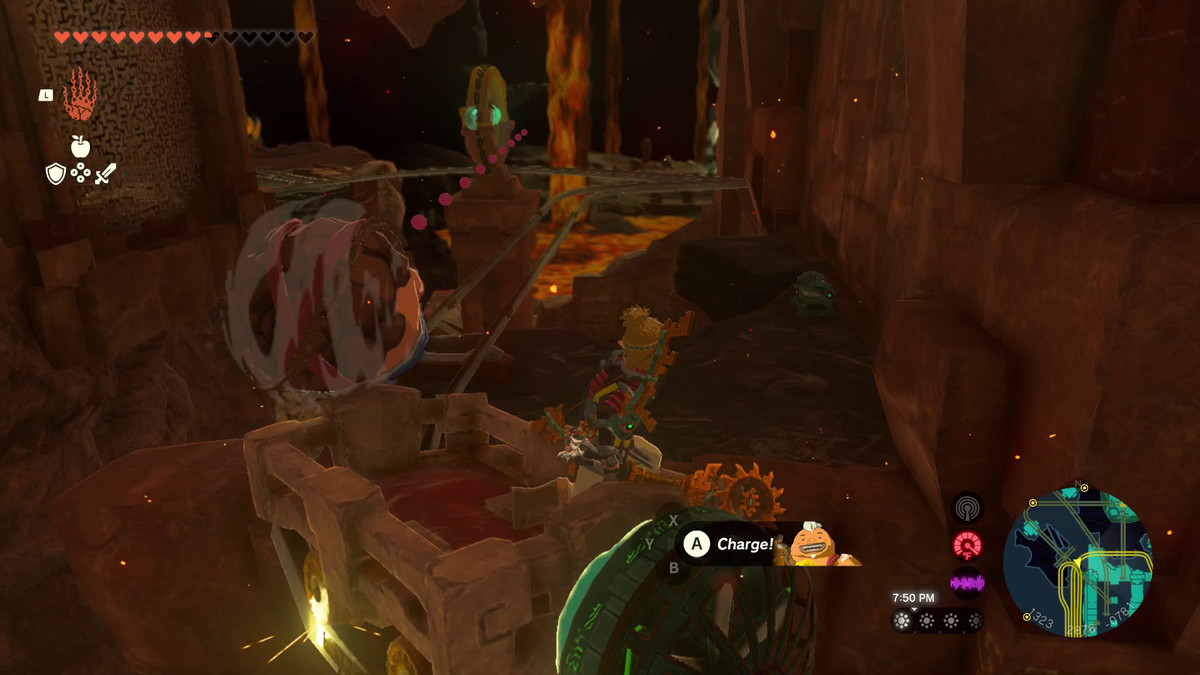Image resolution: width=1200 pixels, height=675 pixels.
Task: Select the Ultrahand ability hand icon
Action: (79, 95)
